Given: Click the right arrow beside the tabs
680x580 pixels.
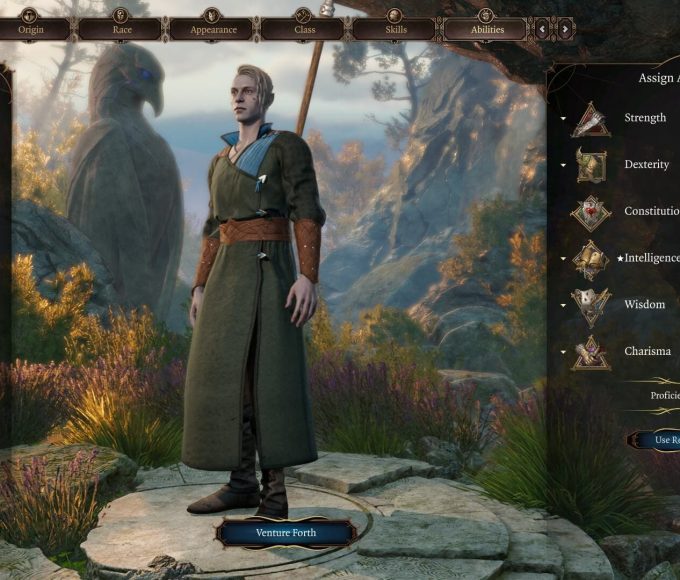Looking at the screenshot, I should point(565,29).
